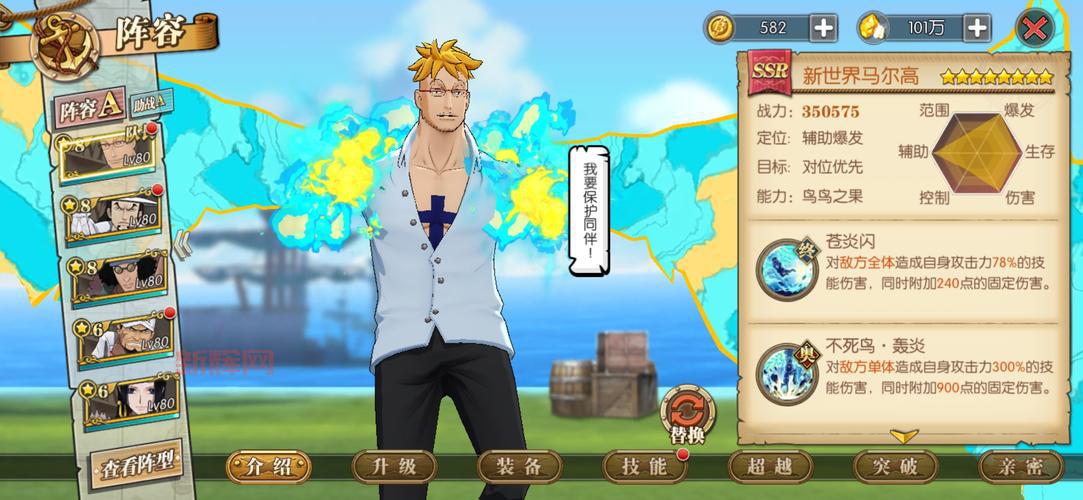Screen dimensions: 1083x500
Task: Select the 介绍 introduction tab
Action: (x=267, y=466)
